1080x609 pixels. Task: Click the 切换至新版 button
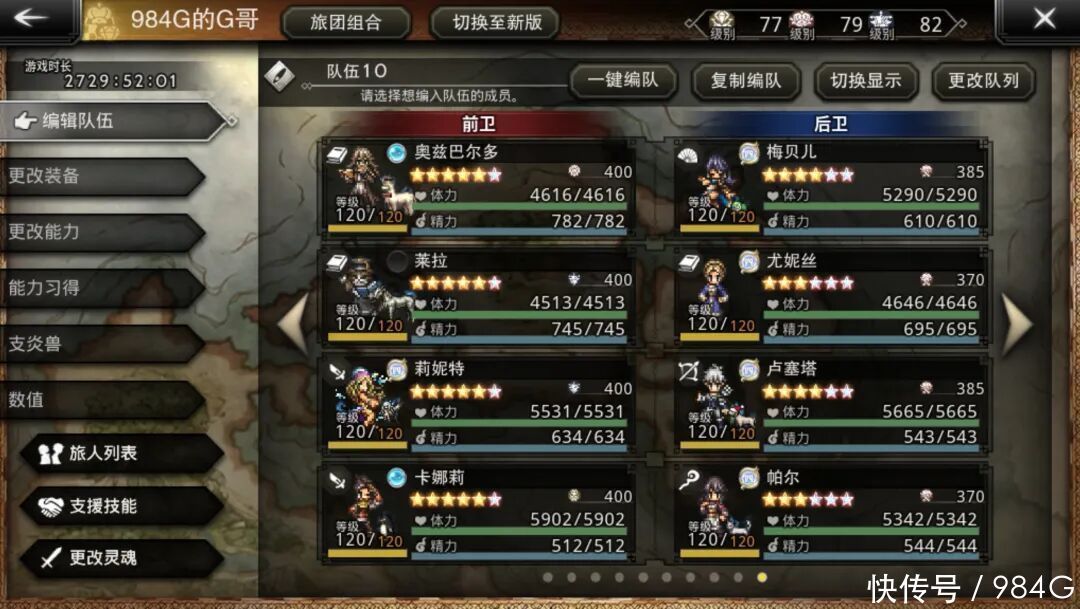[x=497, y=23]
